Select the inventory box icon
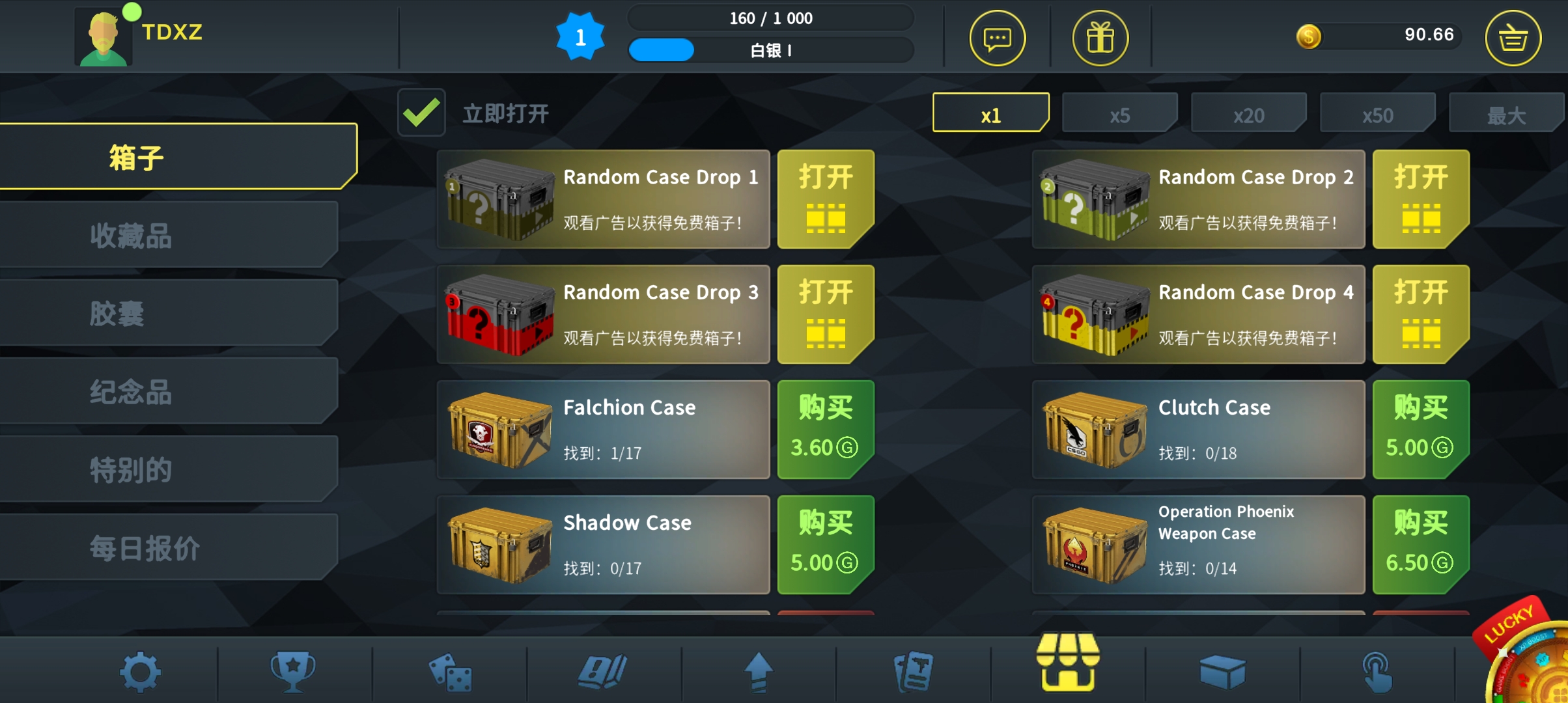The width and height of the screenshot is (1568, 703). click(x=1224, y=672)
